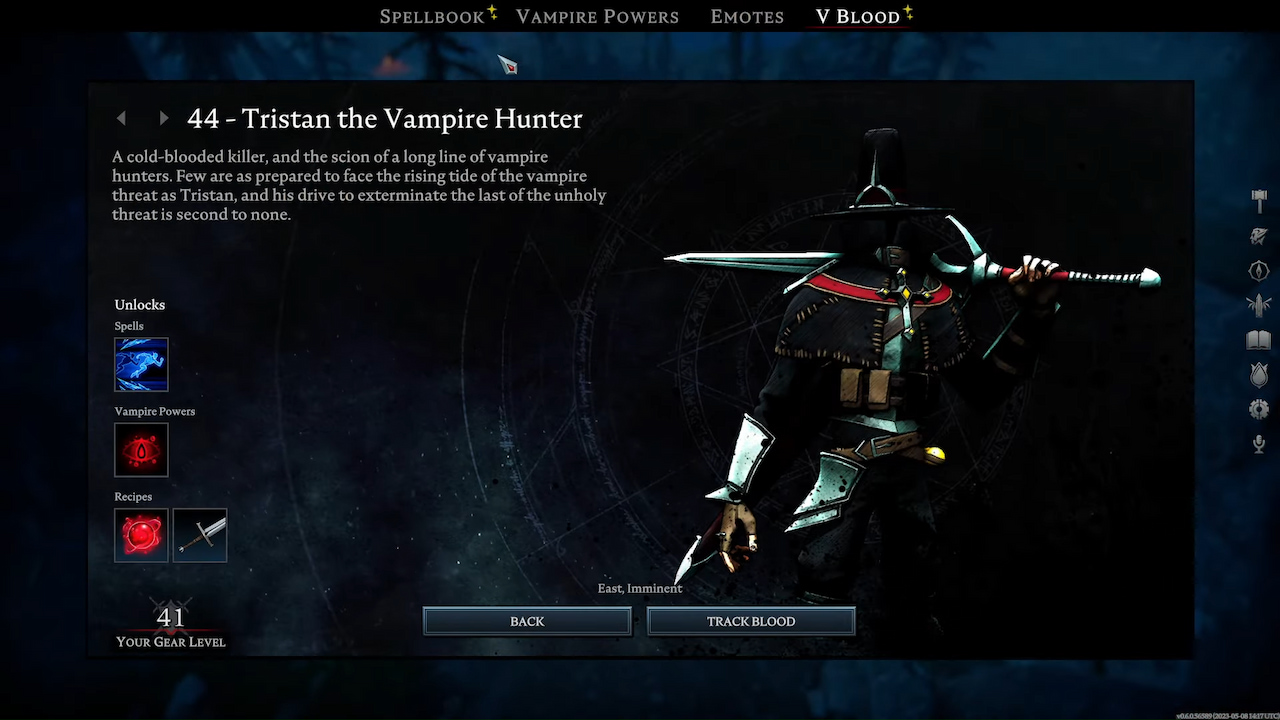Screen dimensions: 1280x720
Task: Show the next V Blood boss arrow
Action: tap(164, 118)
